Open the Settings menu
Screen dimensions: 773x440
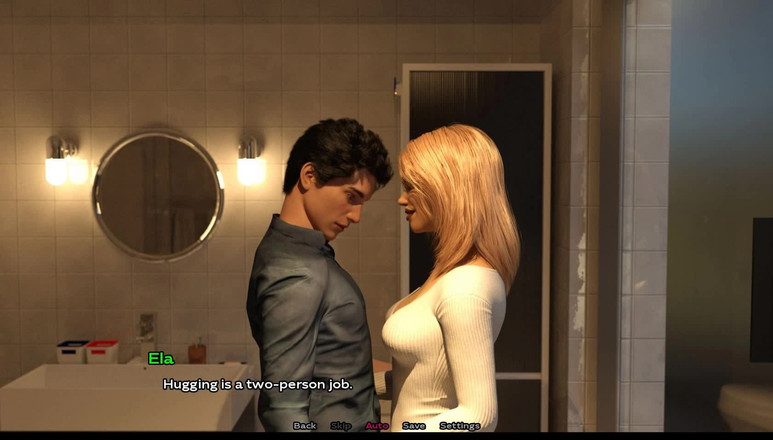pos(460,426)
